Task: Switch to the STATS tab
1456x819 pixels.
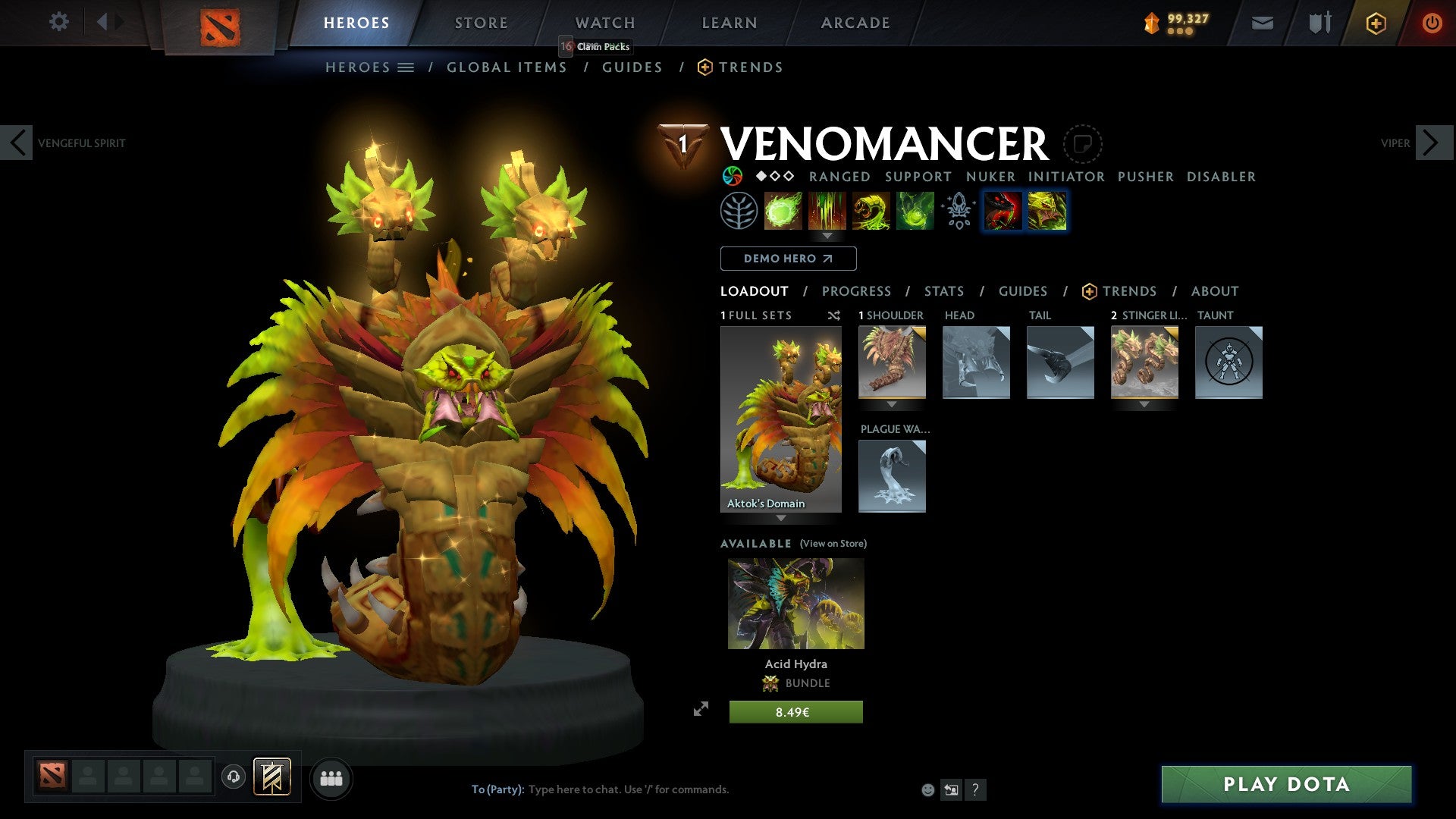Action: coord(943,291)
